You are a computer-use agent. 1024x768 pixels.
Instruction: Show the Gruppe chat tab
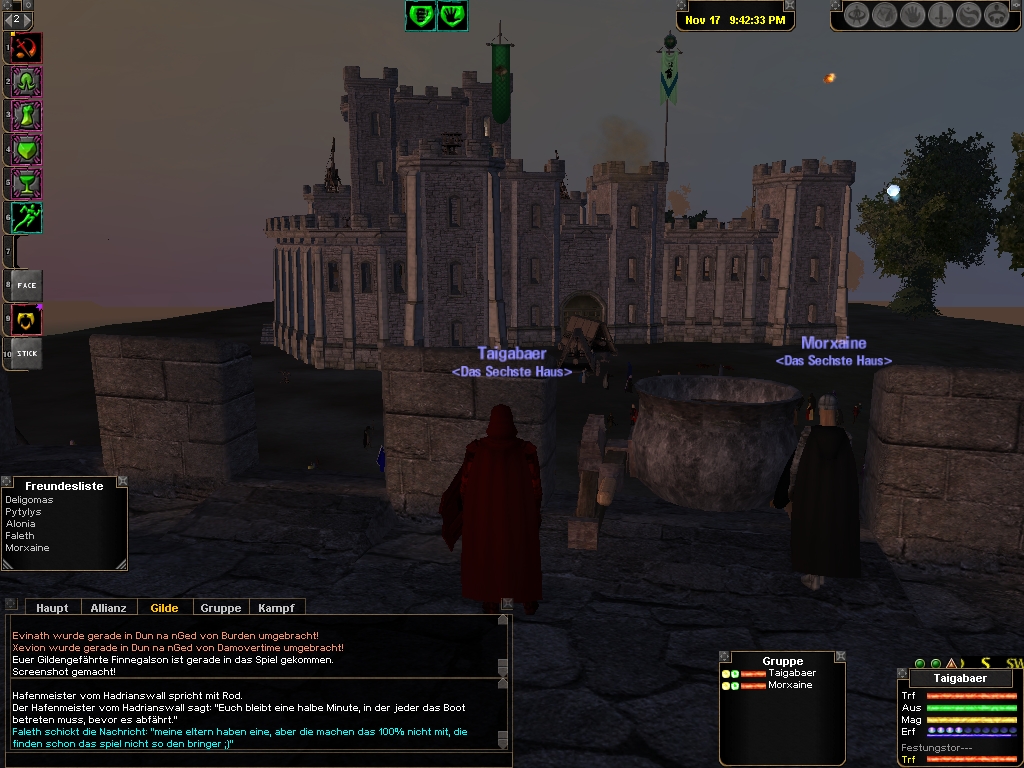click(x=220, y=607)
